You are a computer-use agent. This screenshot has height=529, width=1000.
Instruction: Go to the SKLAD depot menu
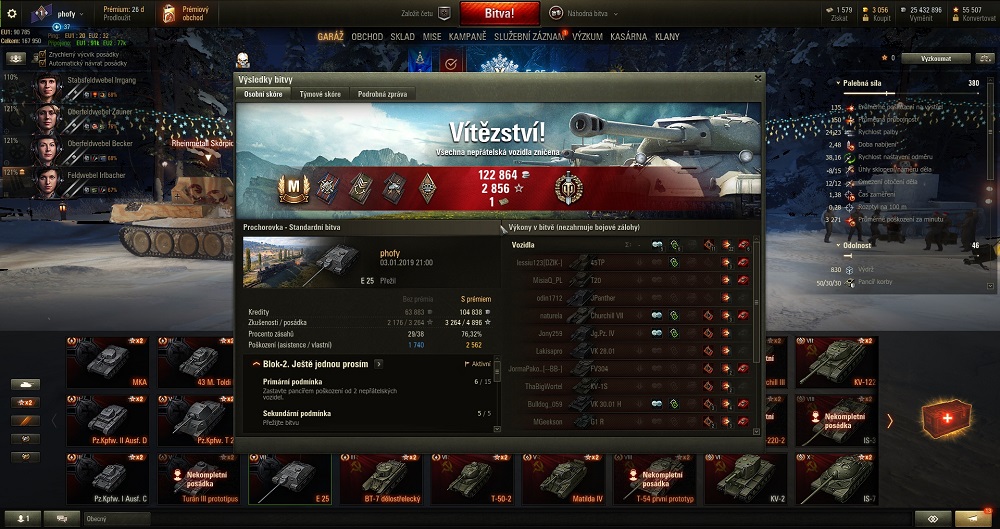402,37
